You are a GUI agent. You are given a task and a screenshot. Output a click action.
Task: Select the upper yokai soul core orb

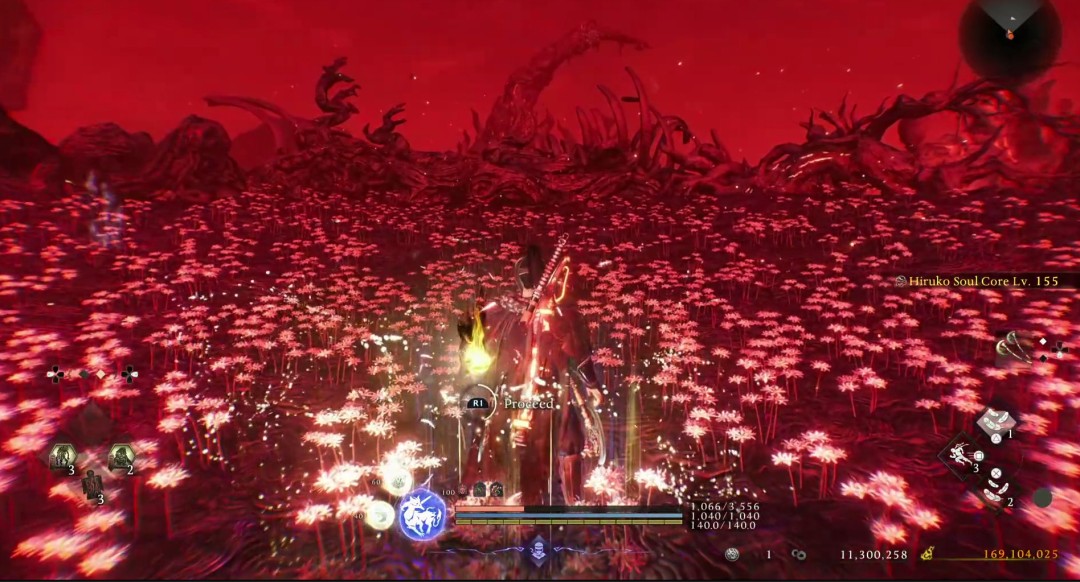[x=396, y=478]
